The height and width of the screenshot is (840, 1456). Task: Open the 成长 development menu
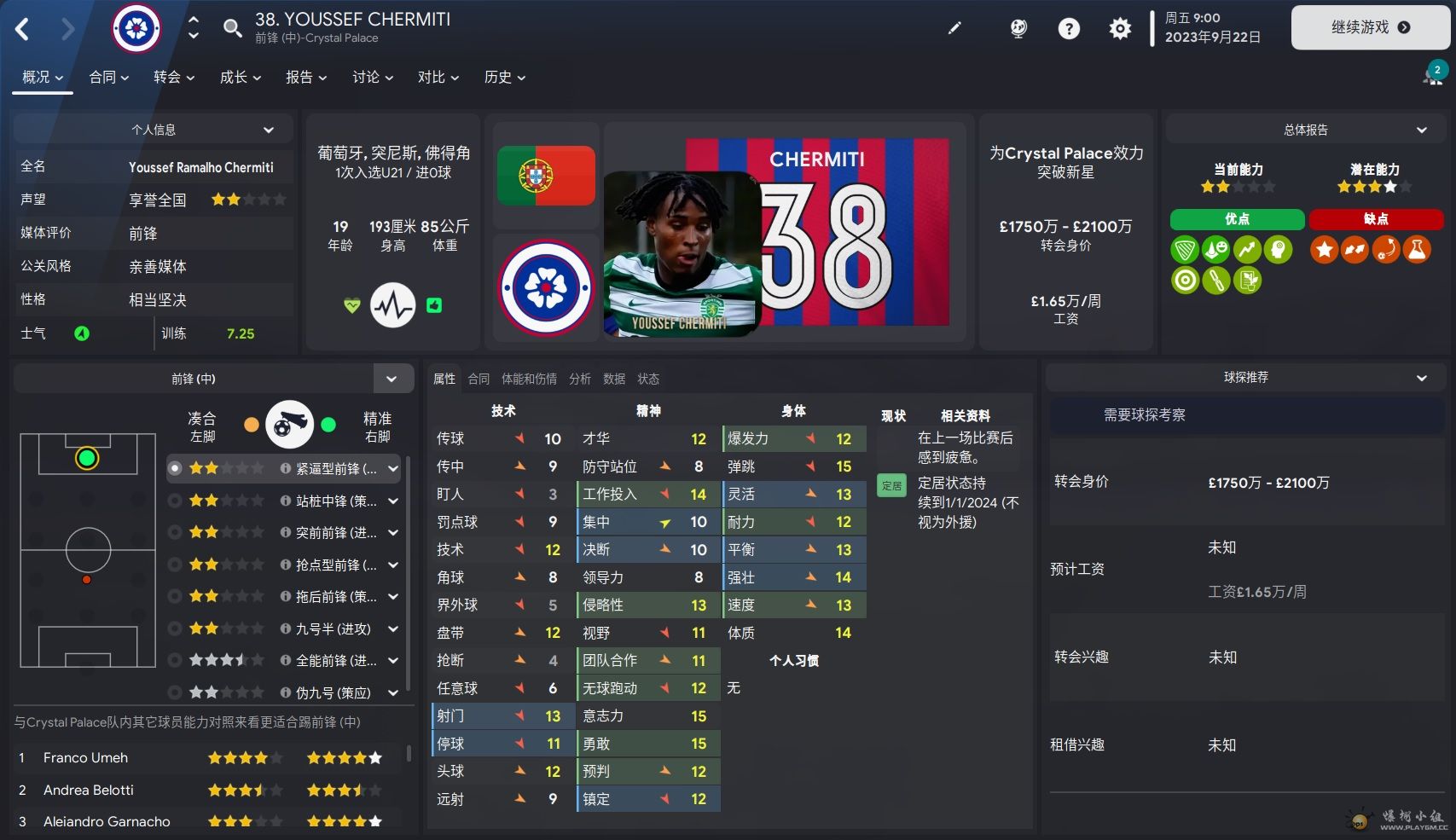(240, 77)
